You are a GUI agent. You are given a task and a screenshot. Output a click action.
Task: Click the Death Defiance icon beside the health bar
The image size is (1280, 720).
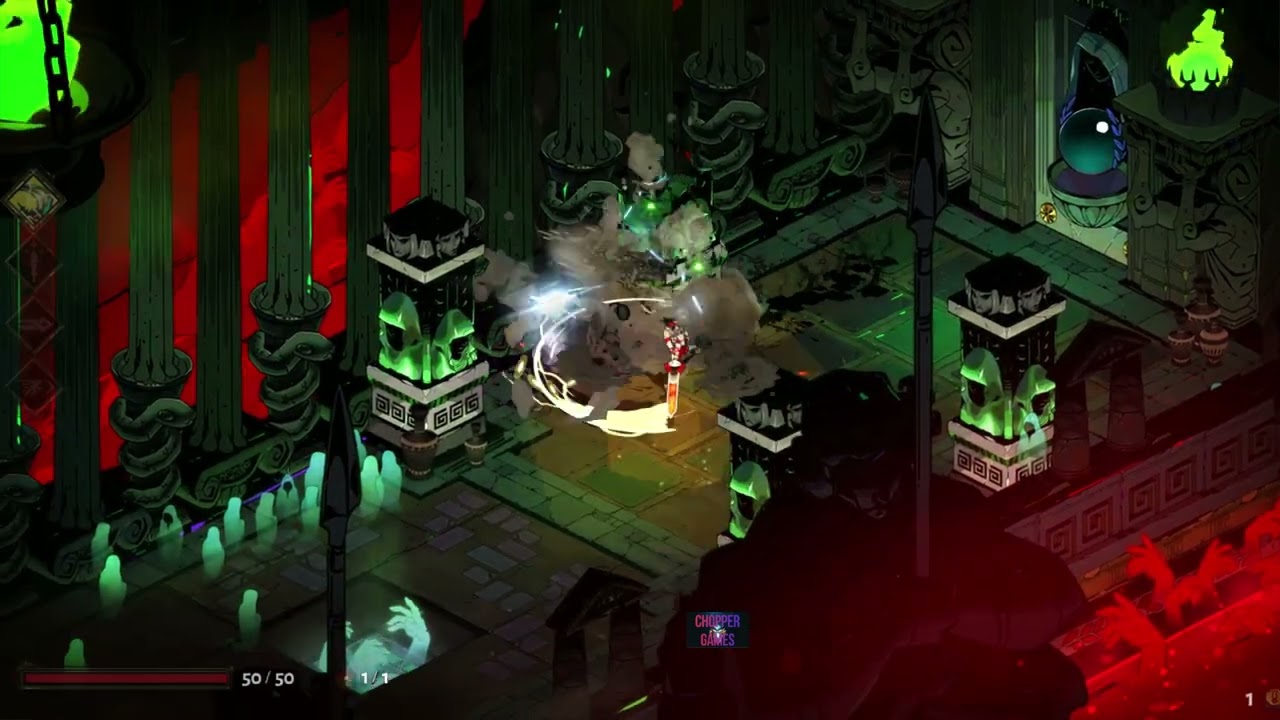point(346,677)
